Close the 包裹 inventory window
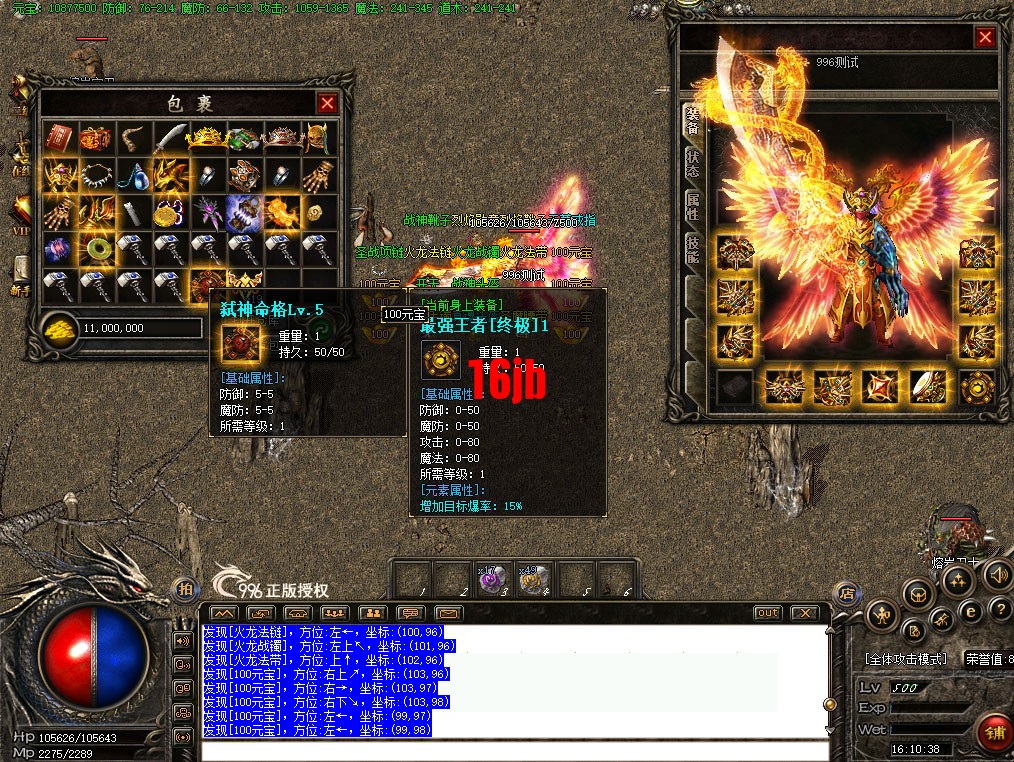Viewport: 1014px width, 762px height. [x=327, y=103]
